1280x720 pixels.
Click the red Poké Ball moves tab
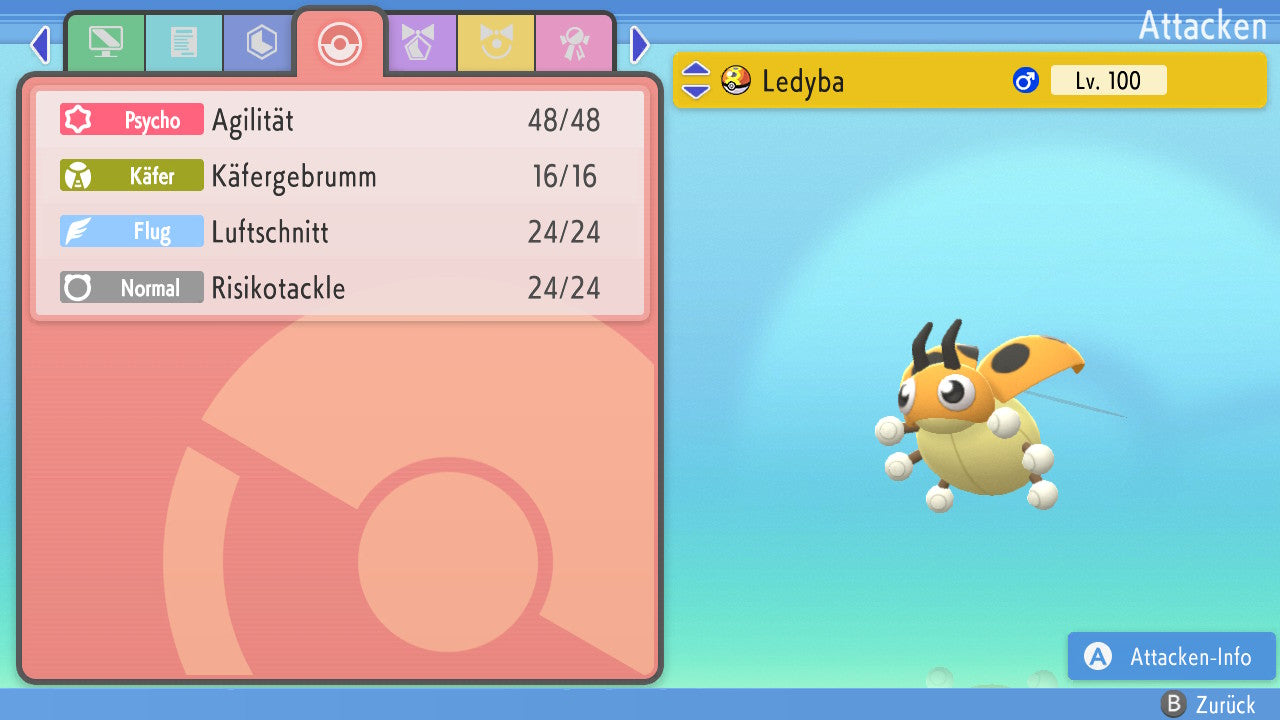pos(339,43)
